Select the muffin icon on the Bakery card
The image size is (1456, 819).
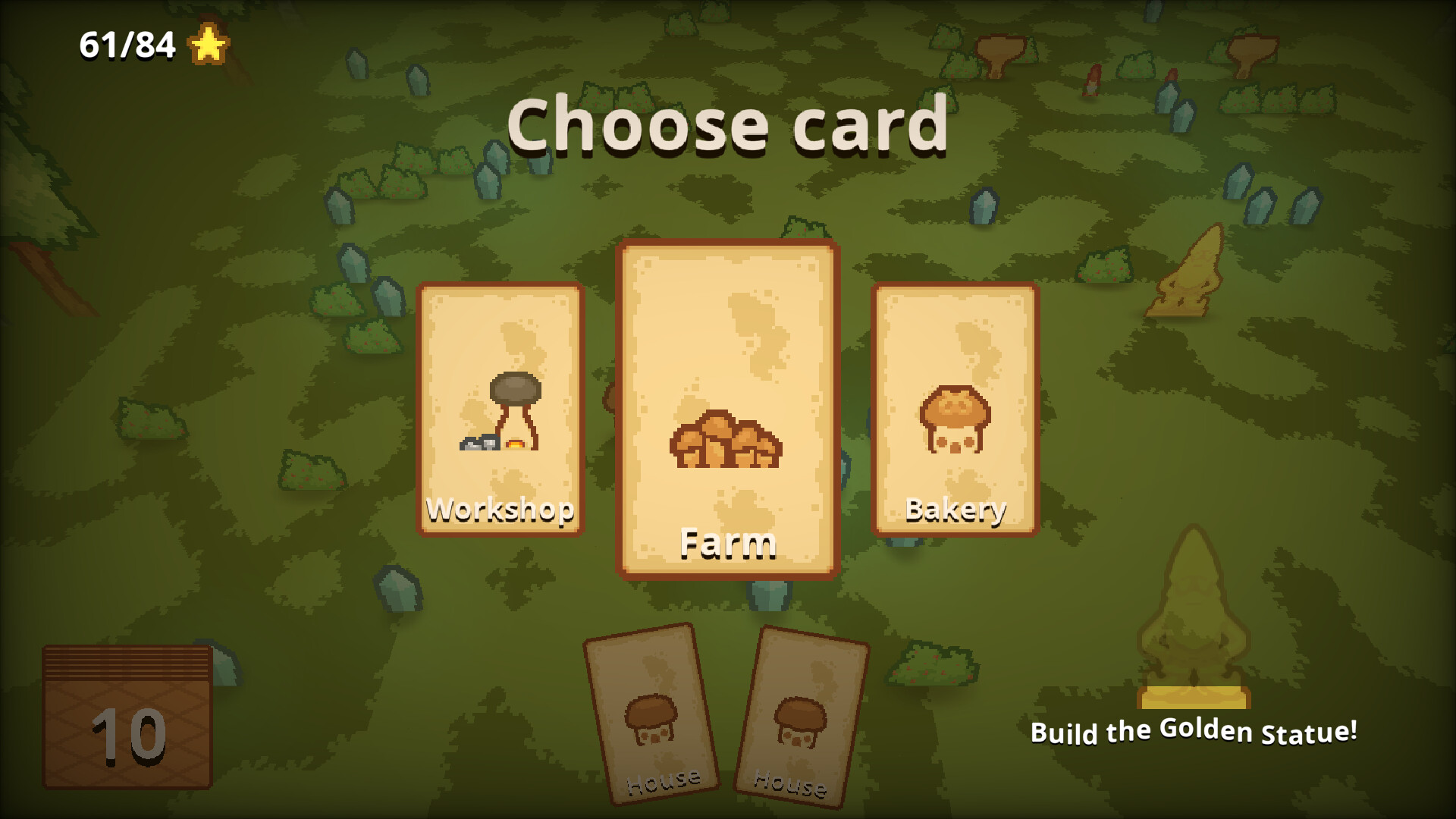(x=954, y=417)
